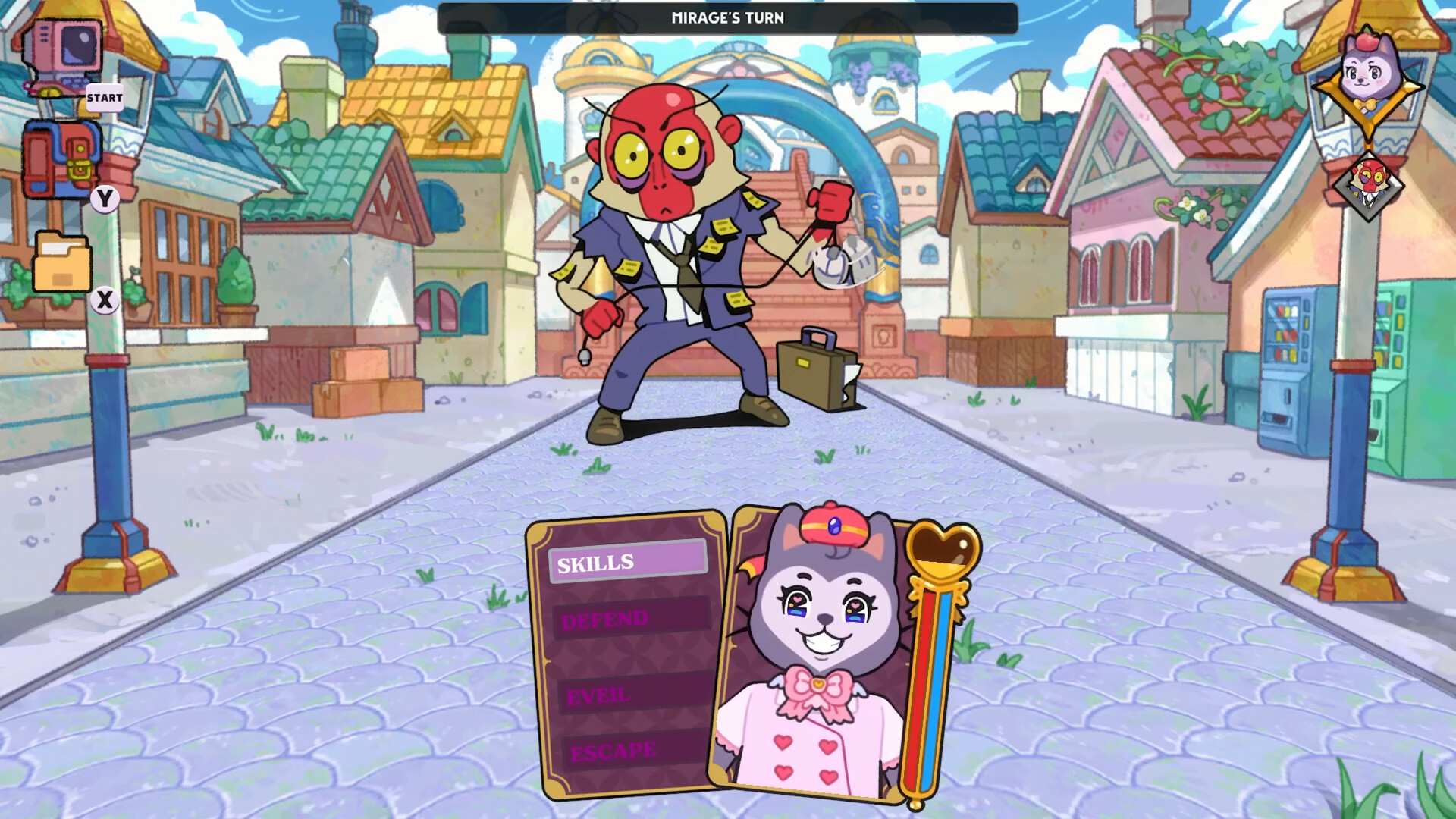Screen dimensions: 1456x819
Task: Open the yellow folder menu
Action: click(61, 265)
